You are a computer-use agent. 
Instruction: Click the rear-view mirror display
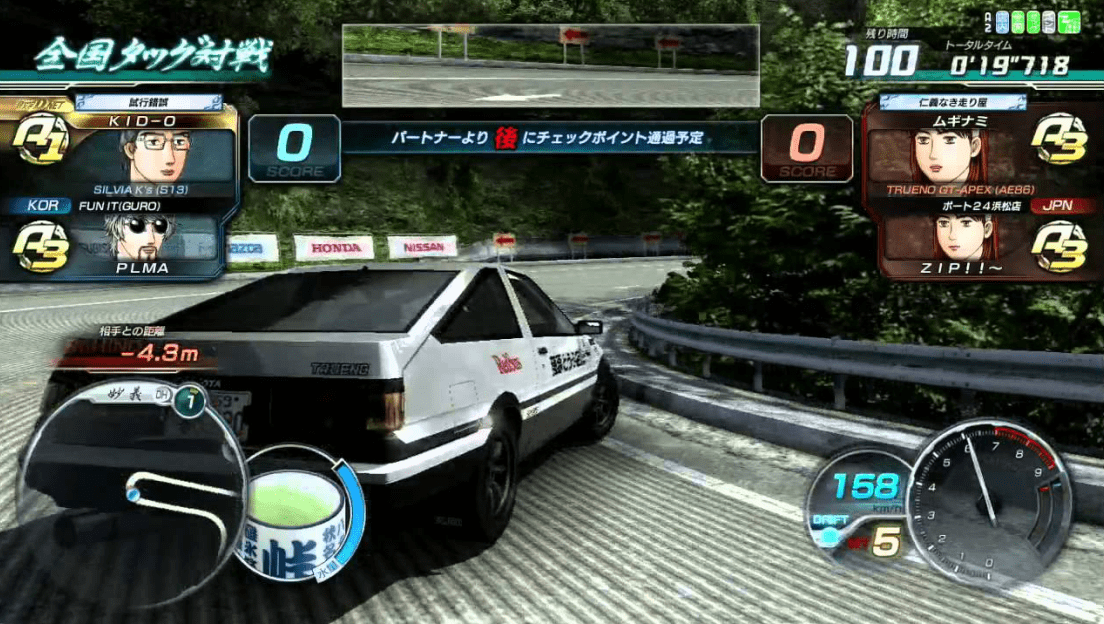550,66
